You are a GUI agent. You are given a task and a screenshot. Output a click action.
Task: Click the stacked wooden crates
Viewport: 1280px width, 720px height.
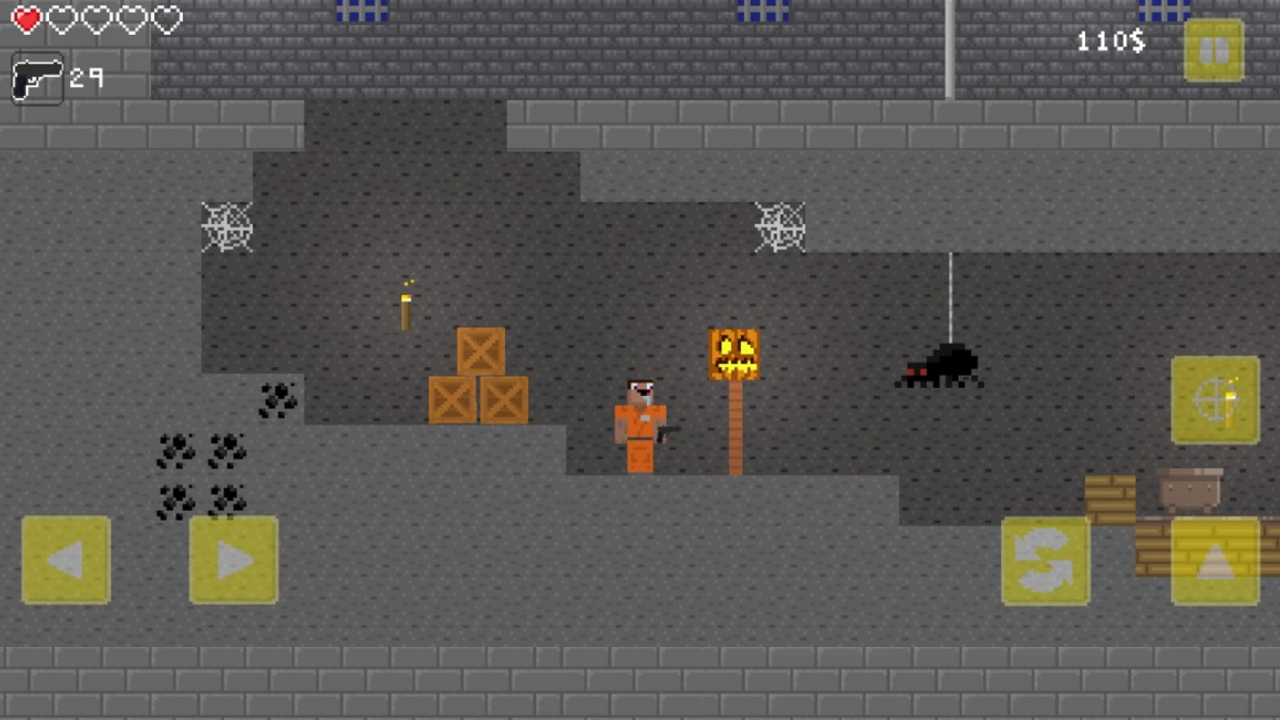478,375
